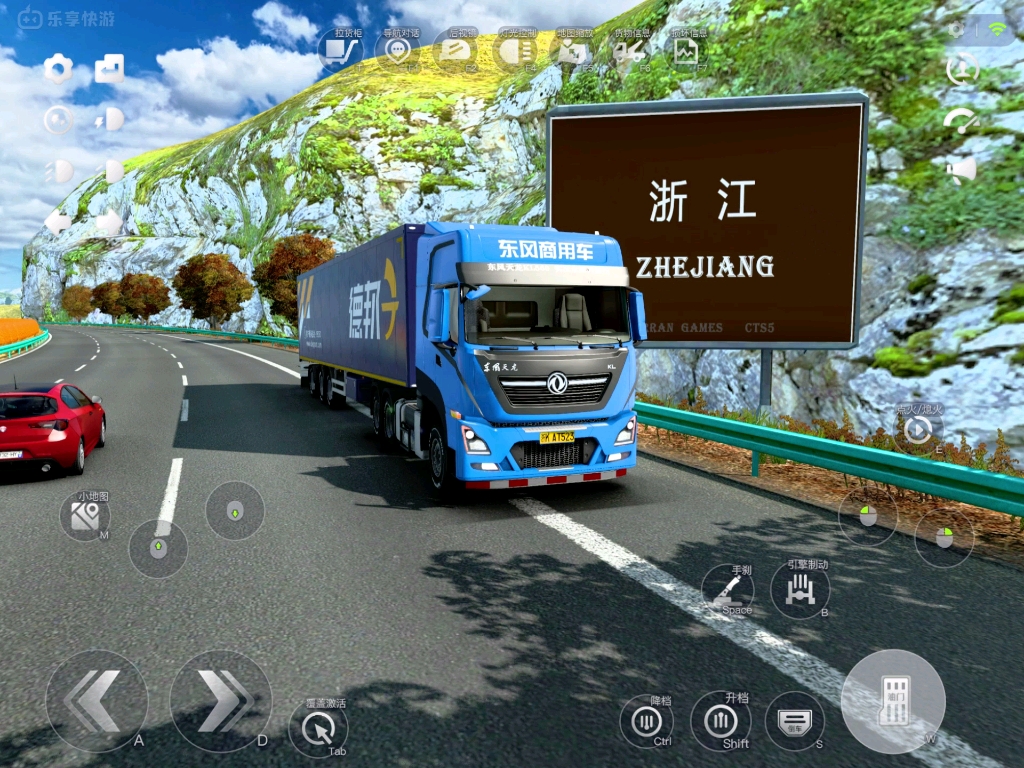Tap the 升档 upshift button
1024x768 pixels.
pos(720,720)
